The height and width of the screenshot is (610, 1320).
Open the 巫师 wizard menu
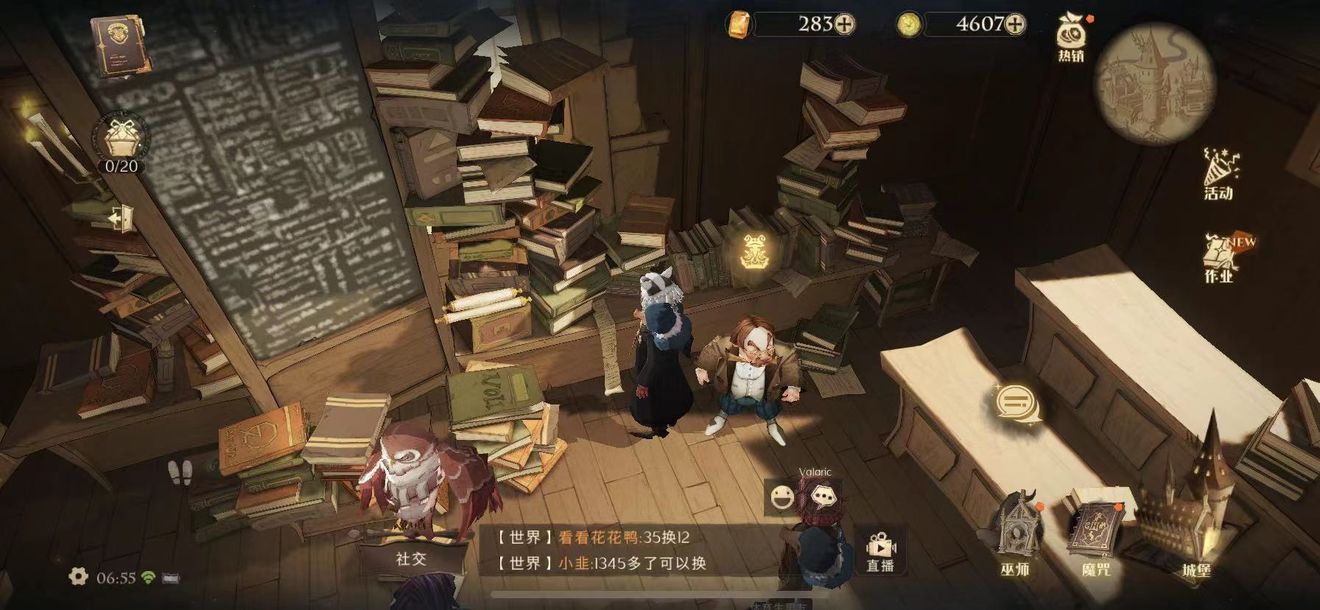tap(1015, 534)
